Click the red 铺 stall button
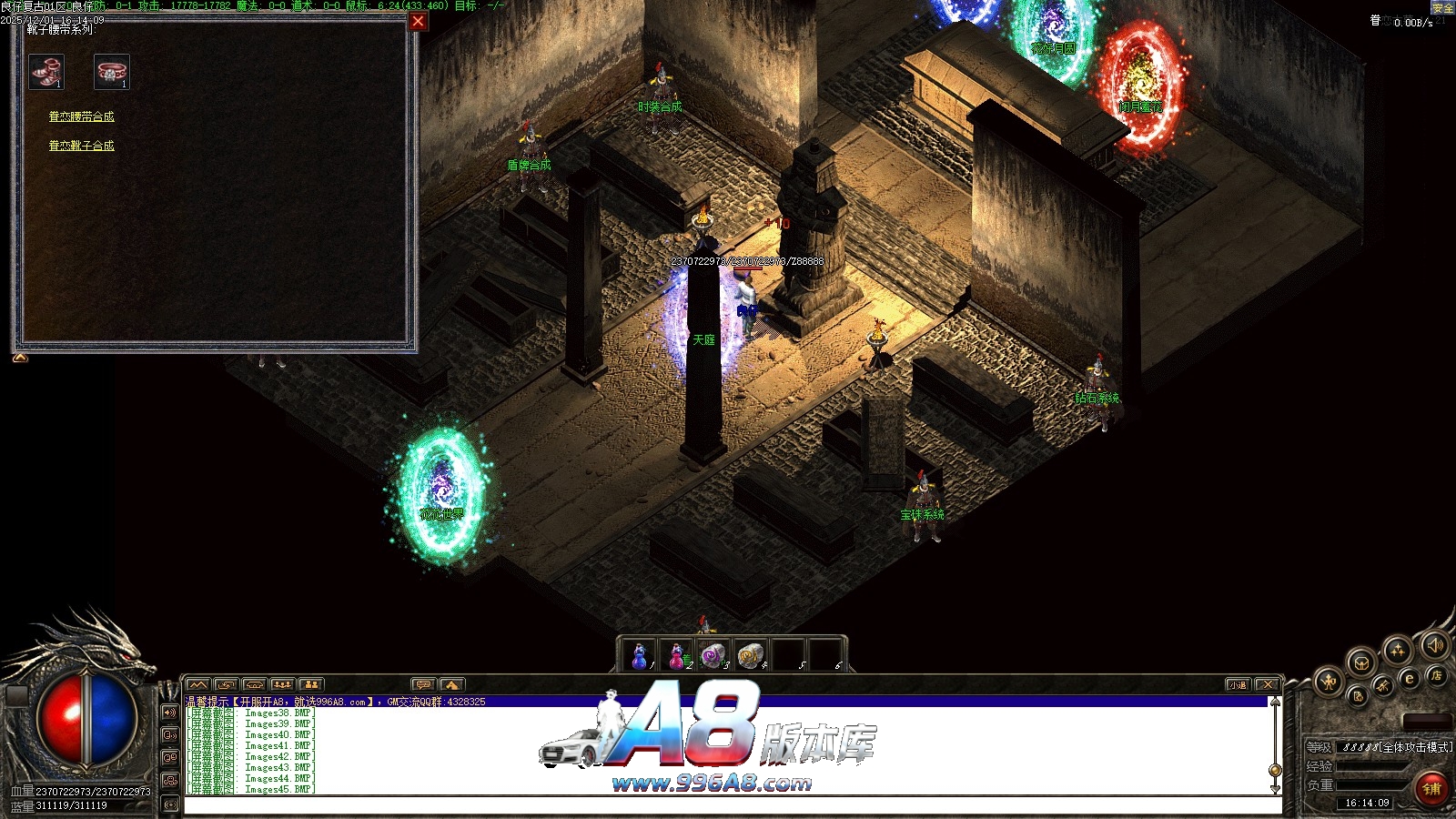 (x=1432, y=788)
